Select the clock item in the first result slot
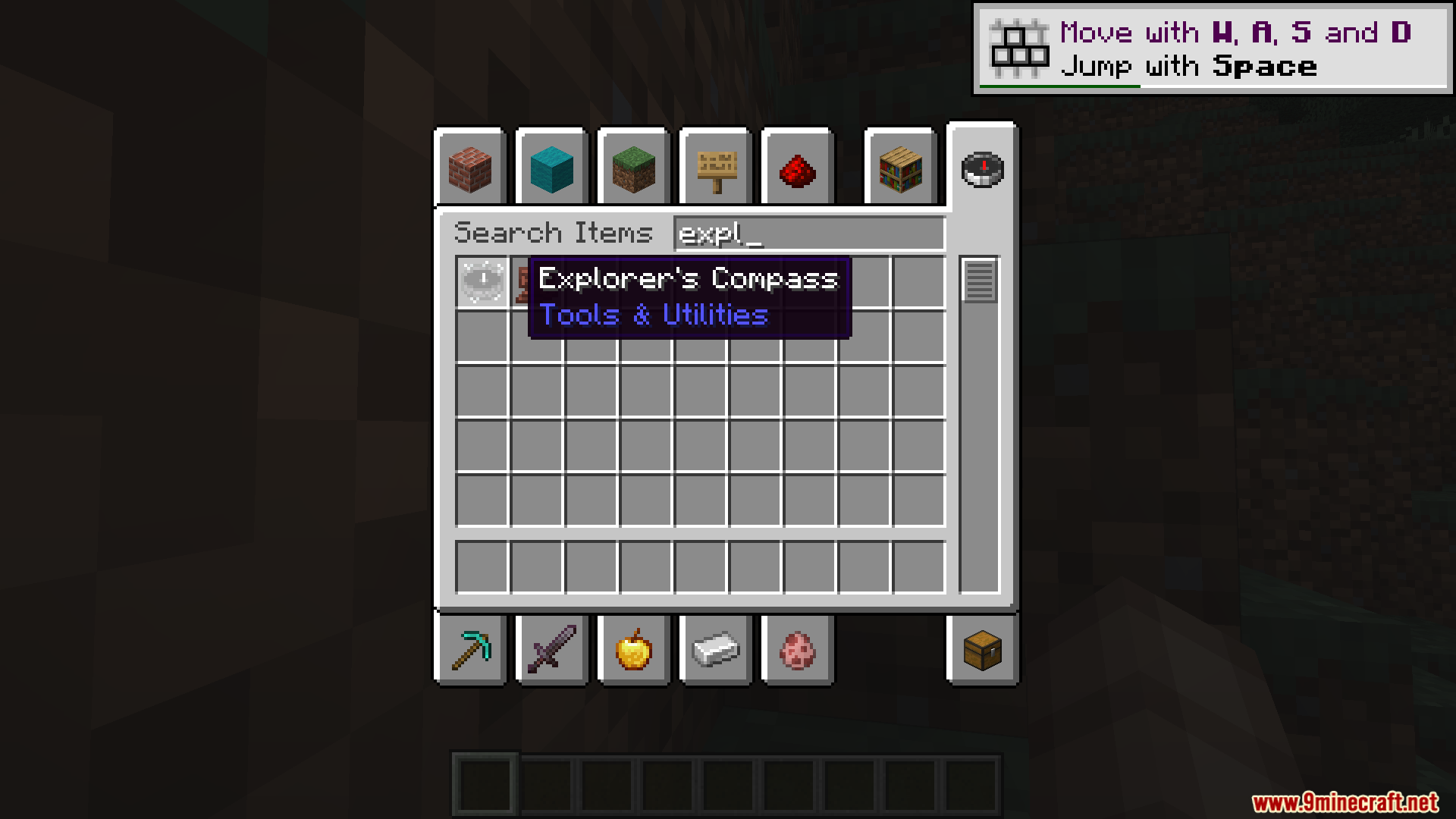Screen dimensions: 1456x819 point(483,279)
